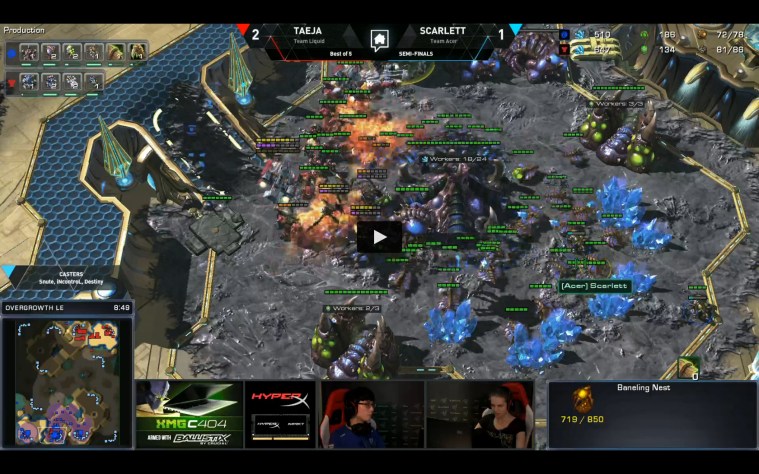Click the tournament logo between player names
Image resolution: width=759 pixels, height=474 pixels.
[379, 40]
